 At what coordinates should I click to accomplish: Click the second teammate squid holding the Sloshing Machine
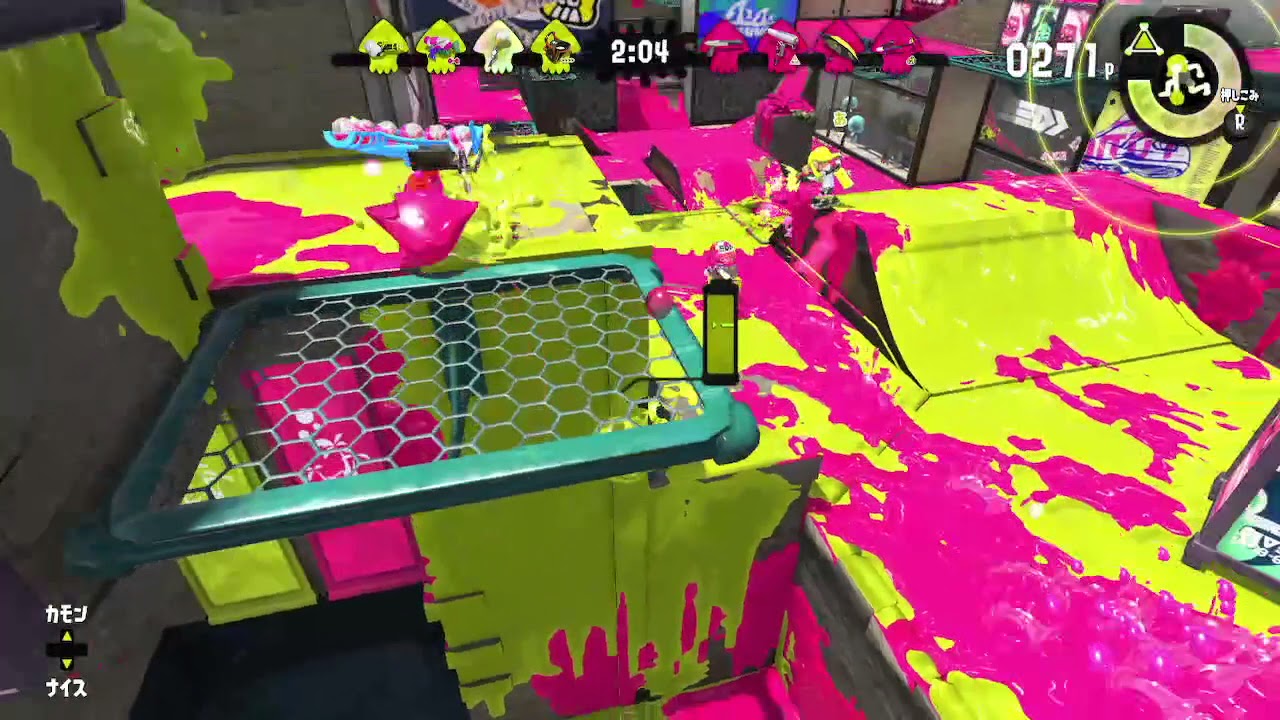coord(440,46)
